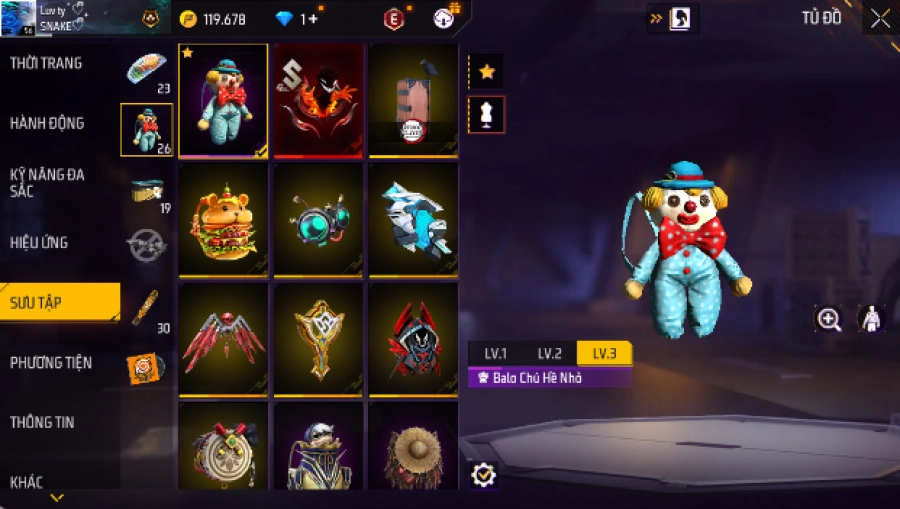
Task: Pick the burger bear backpack
Action: pos(223,220)
